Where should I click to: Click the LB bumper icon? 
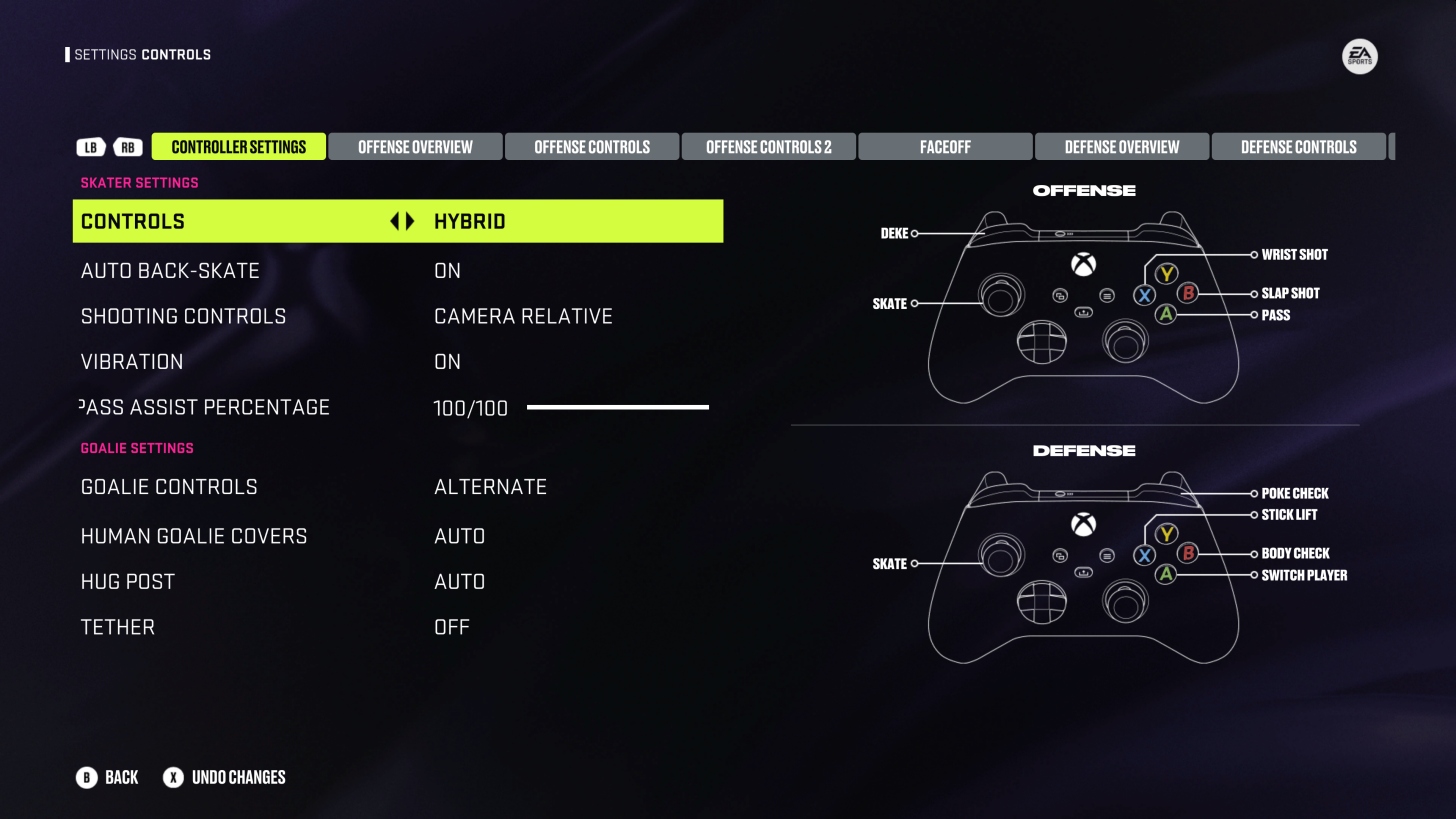pos(91,147)
